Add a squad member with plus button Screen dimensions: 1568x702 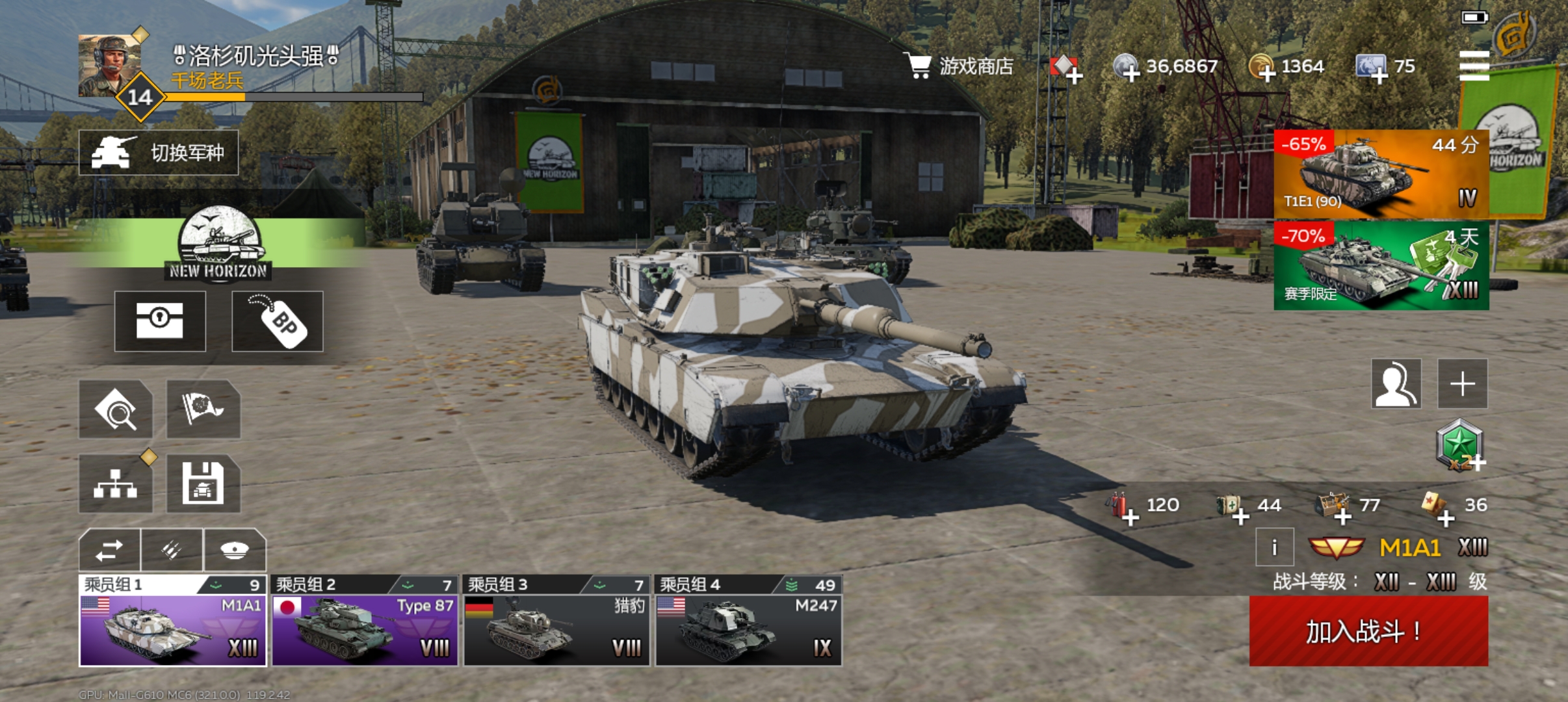pos(1462,383)
